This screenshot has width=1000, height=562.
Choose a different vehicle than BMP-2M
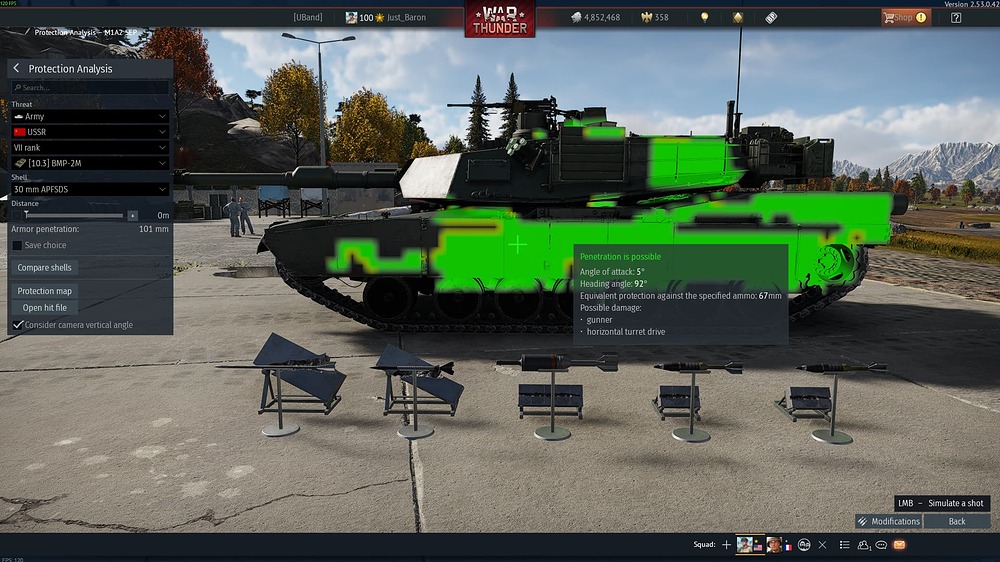click(90, 163)
